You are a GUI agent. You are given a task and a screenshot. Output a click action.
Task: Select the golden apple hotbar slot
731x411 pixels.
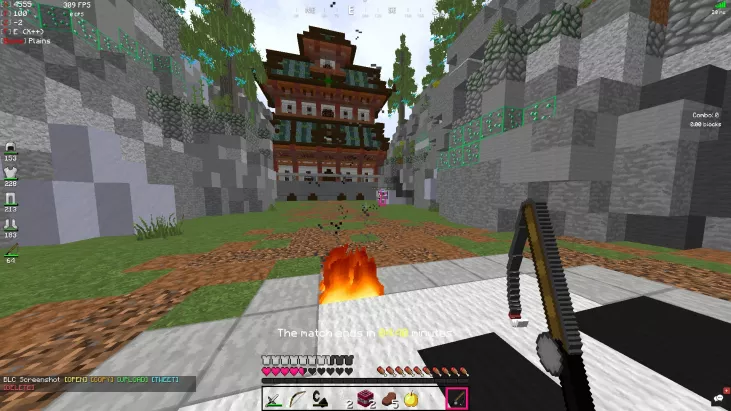pos(411,400)
